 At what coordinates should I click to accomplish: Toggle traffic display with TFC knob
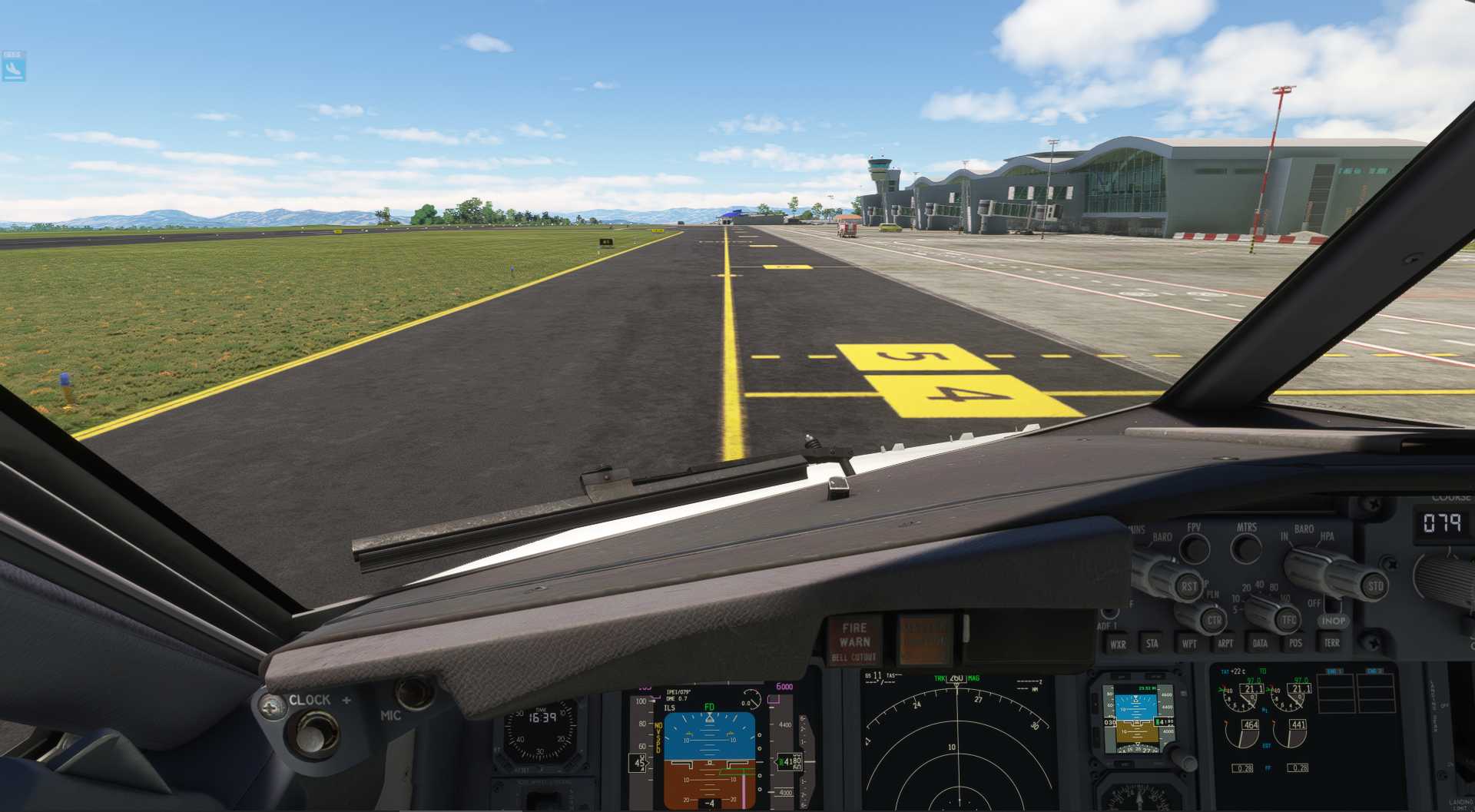tap(1288, 619)
